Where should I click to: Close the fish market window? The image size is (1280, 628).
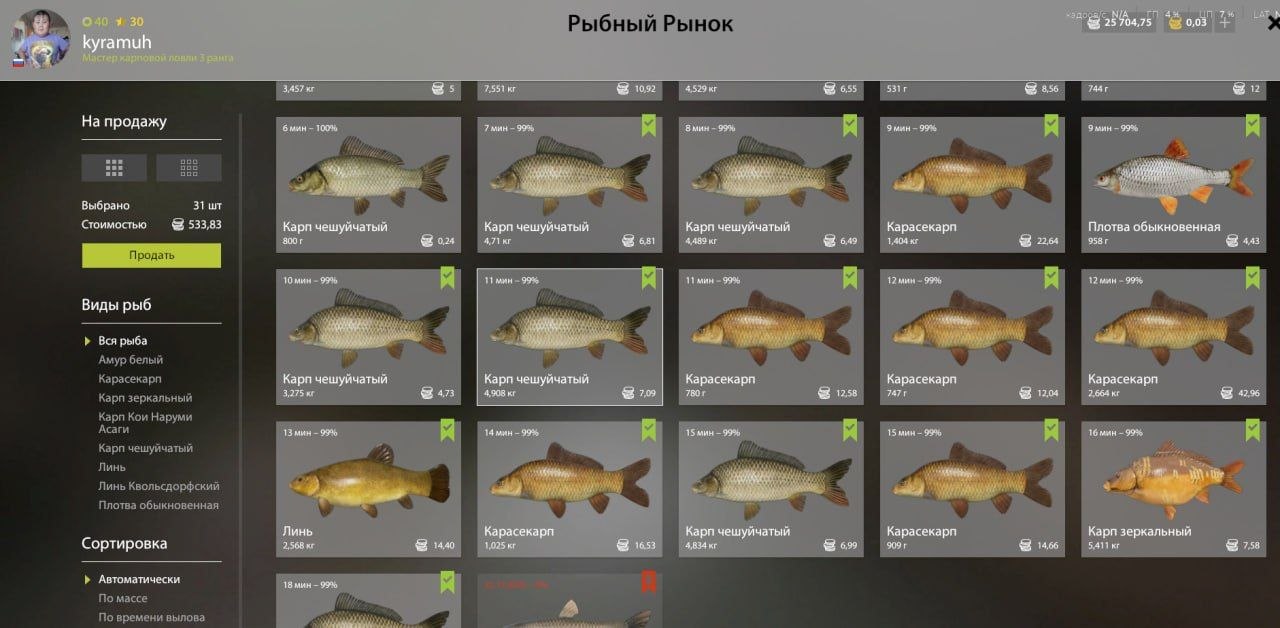tap(1272, 24)
